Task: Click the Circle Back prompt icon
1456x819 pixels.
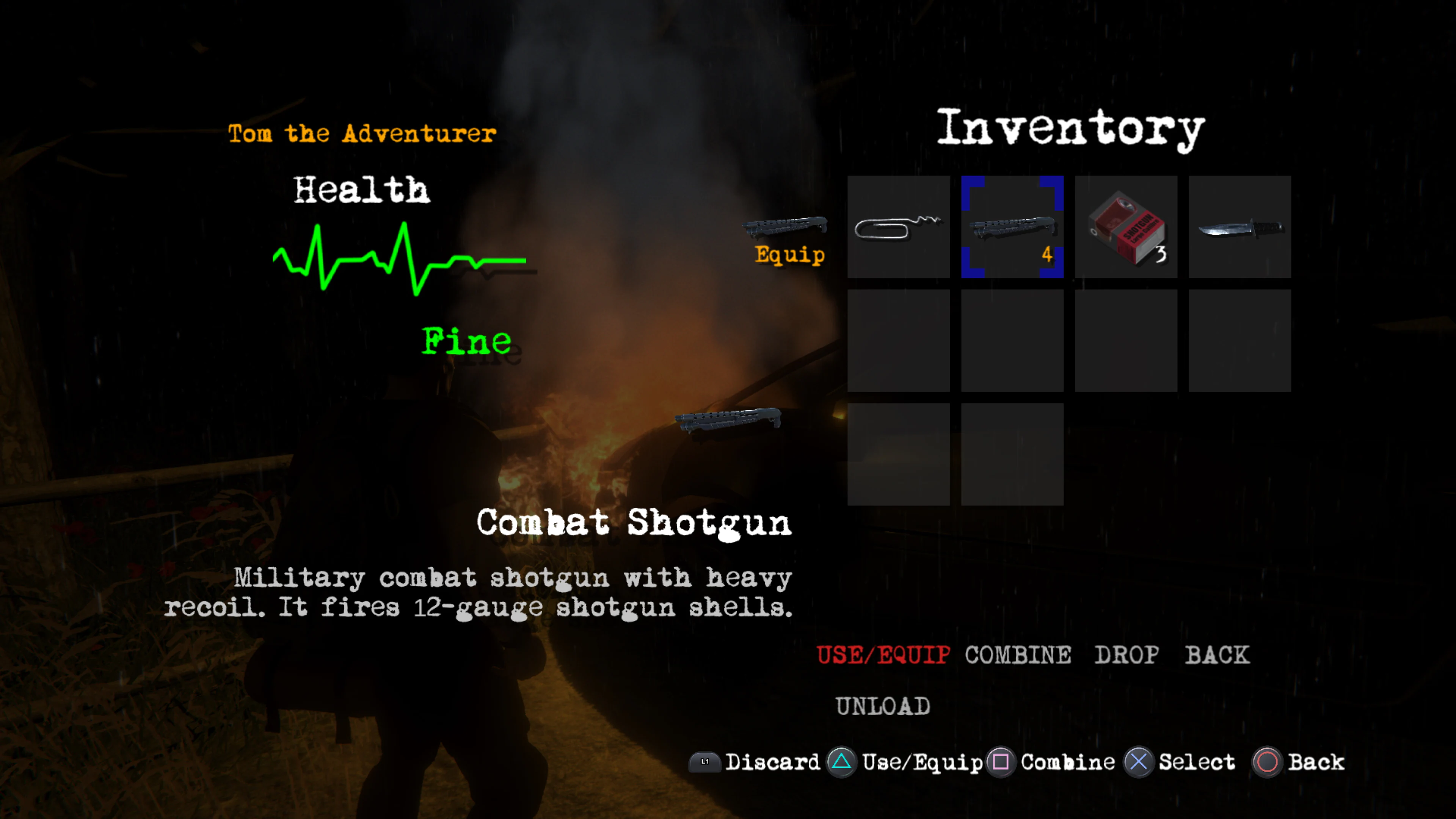Action: pyautogui.click(x=1269, y=762)
